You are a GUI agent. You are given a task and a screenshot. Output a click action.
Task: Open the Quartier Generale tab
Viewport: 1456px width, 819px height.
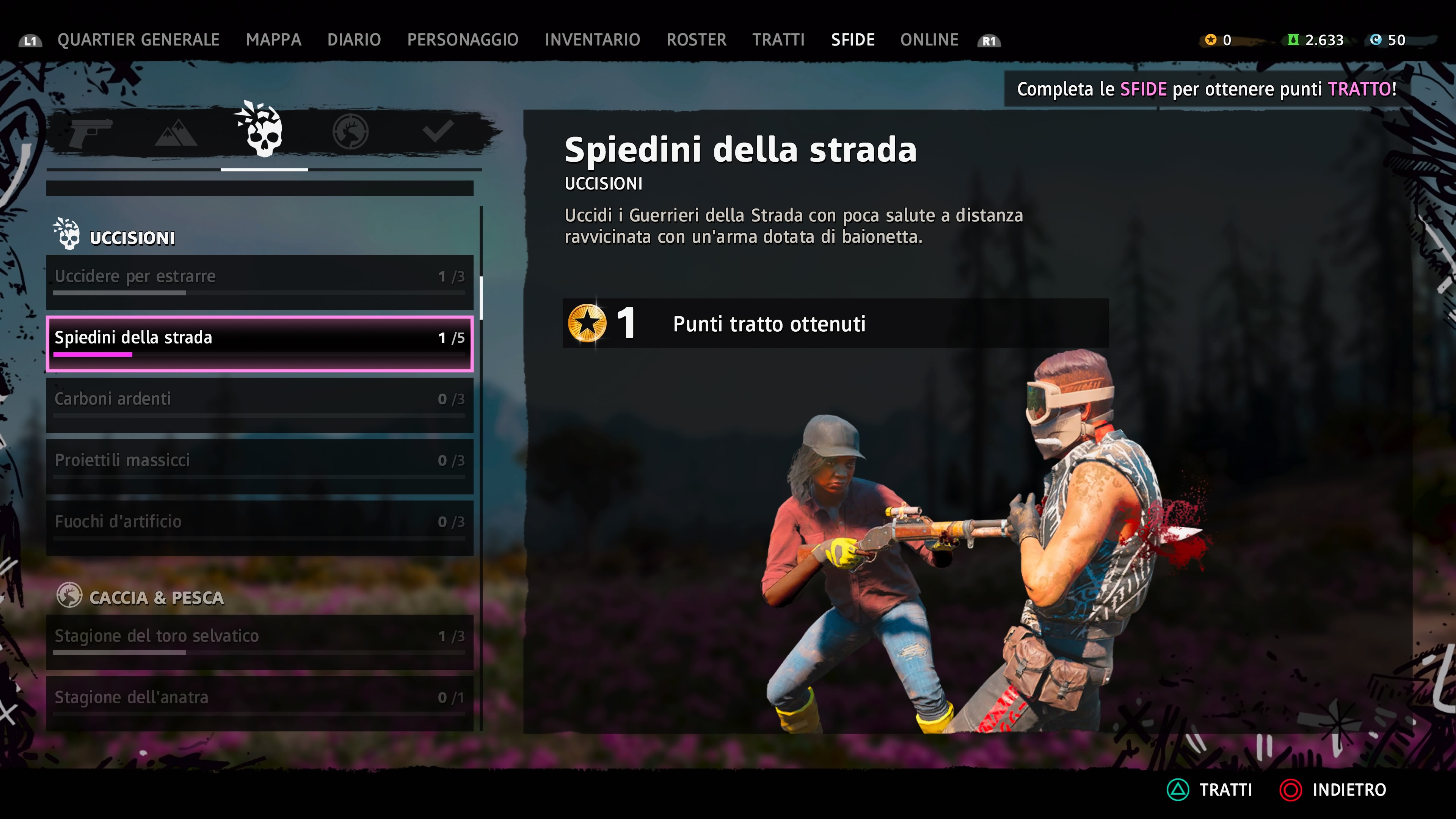(138, 40)
